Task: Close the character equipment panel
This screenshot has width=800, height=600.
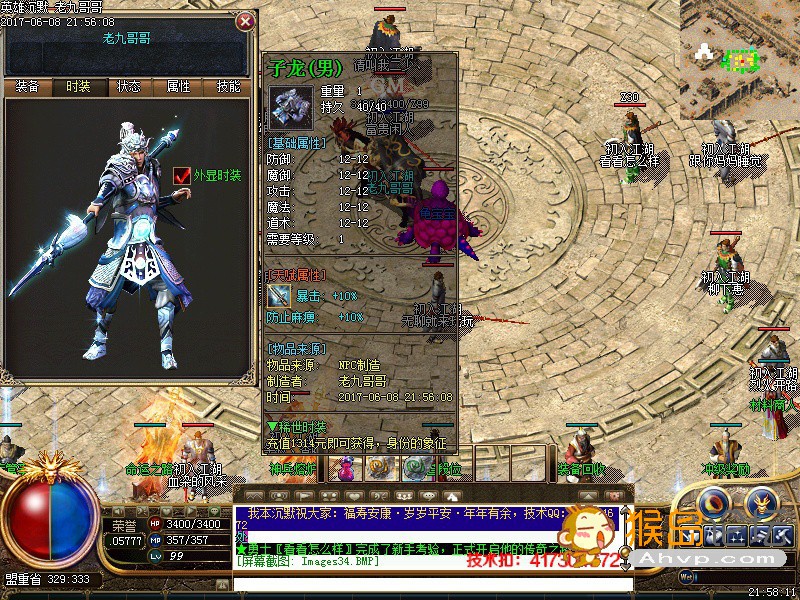Action: 245,21
